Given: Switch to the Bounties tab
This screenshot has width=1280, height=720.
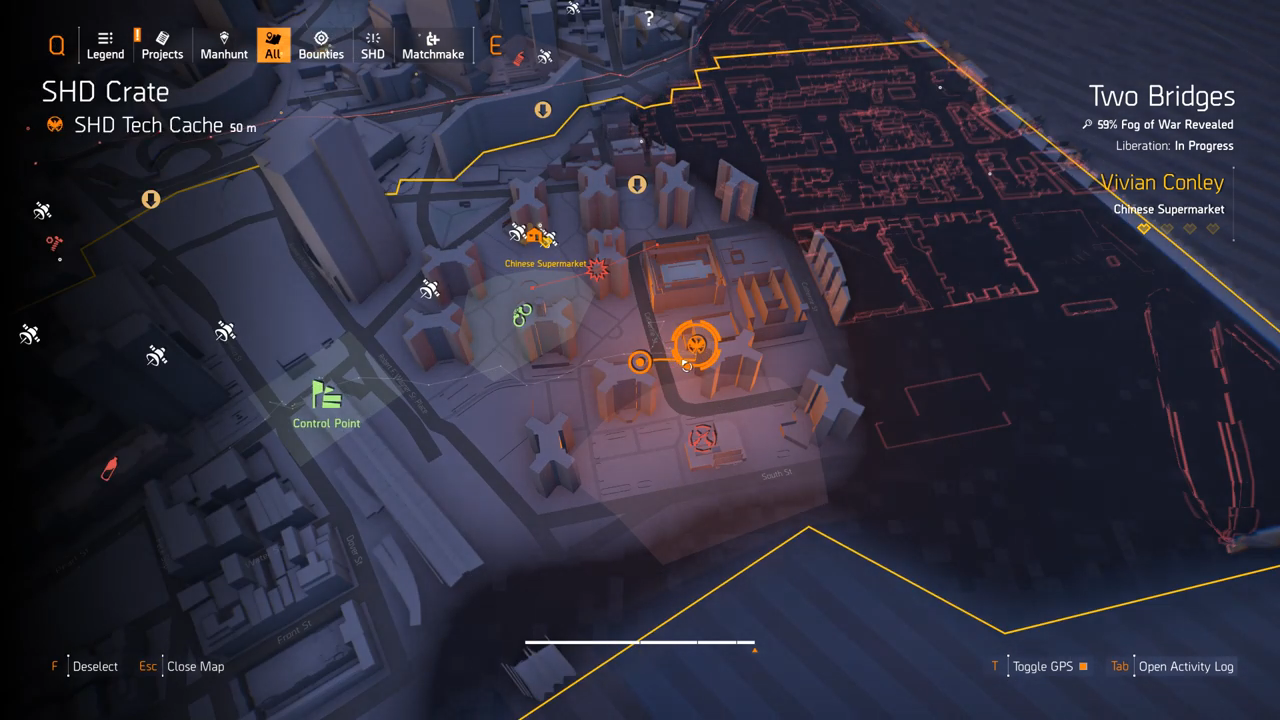Looking at the screenshot, I should [321, 45].
